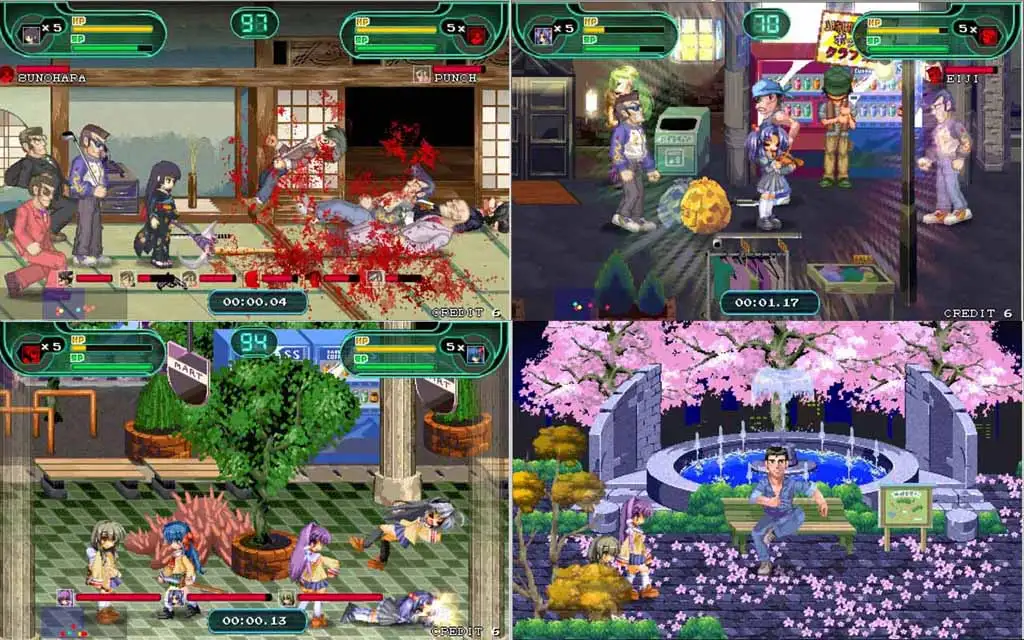The width and height of the screenshot is (1024, 640).
Task: Click the Sunohara portrait icon
Action: pyautogui.click(x=8, y=75)
